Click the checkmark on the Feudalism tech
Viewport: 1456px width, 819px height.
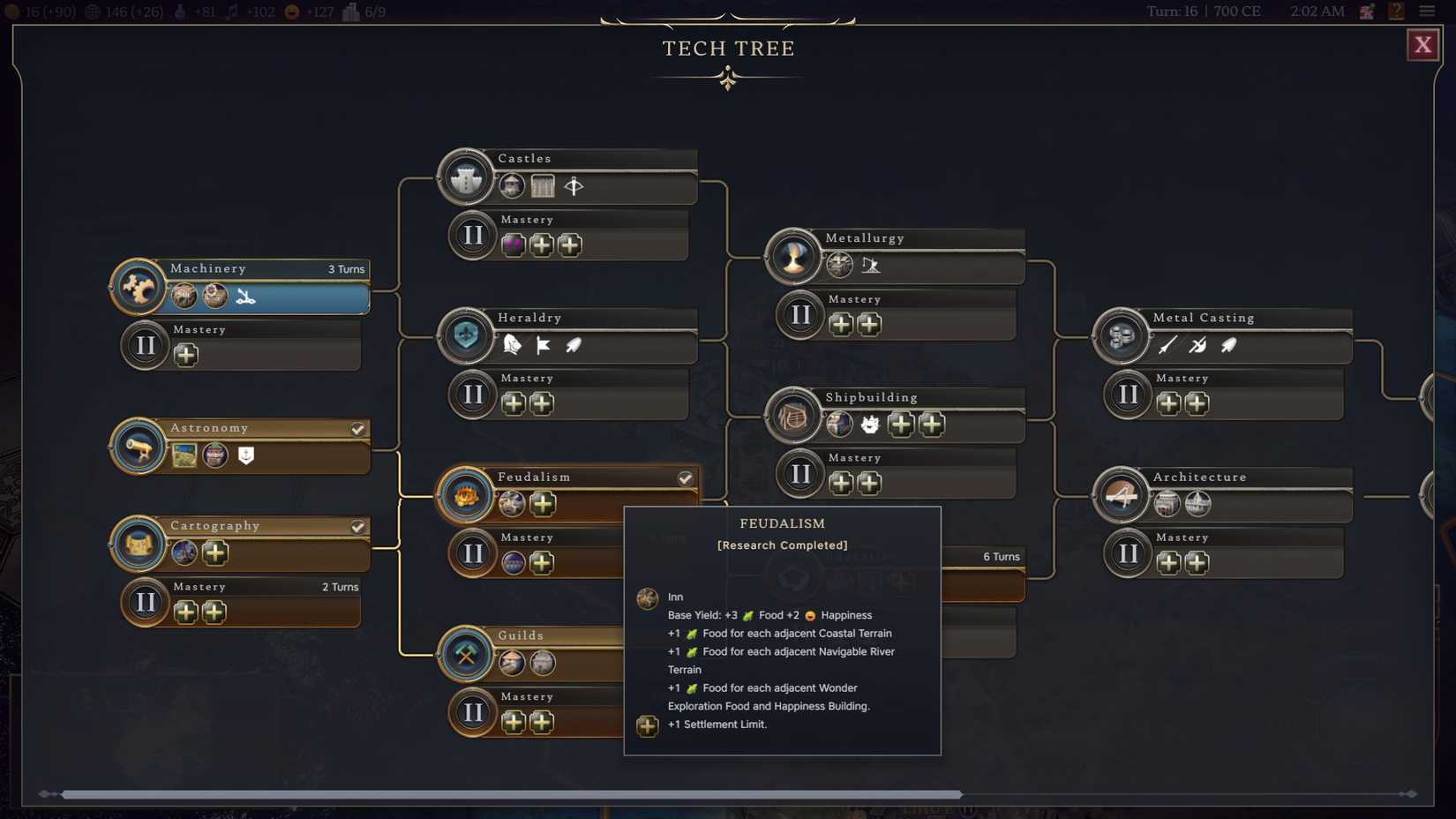tap(686, 478)
